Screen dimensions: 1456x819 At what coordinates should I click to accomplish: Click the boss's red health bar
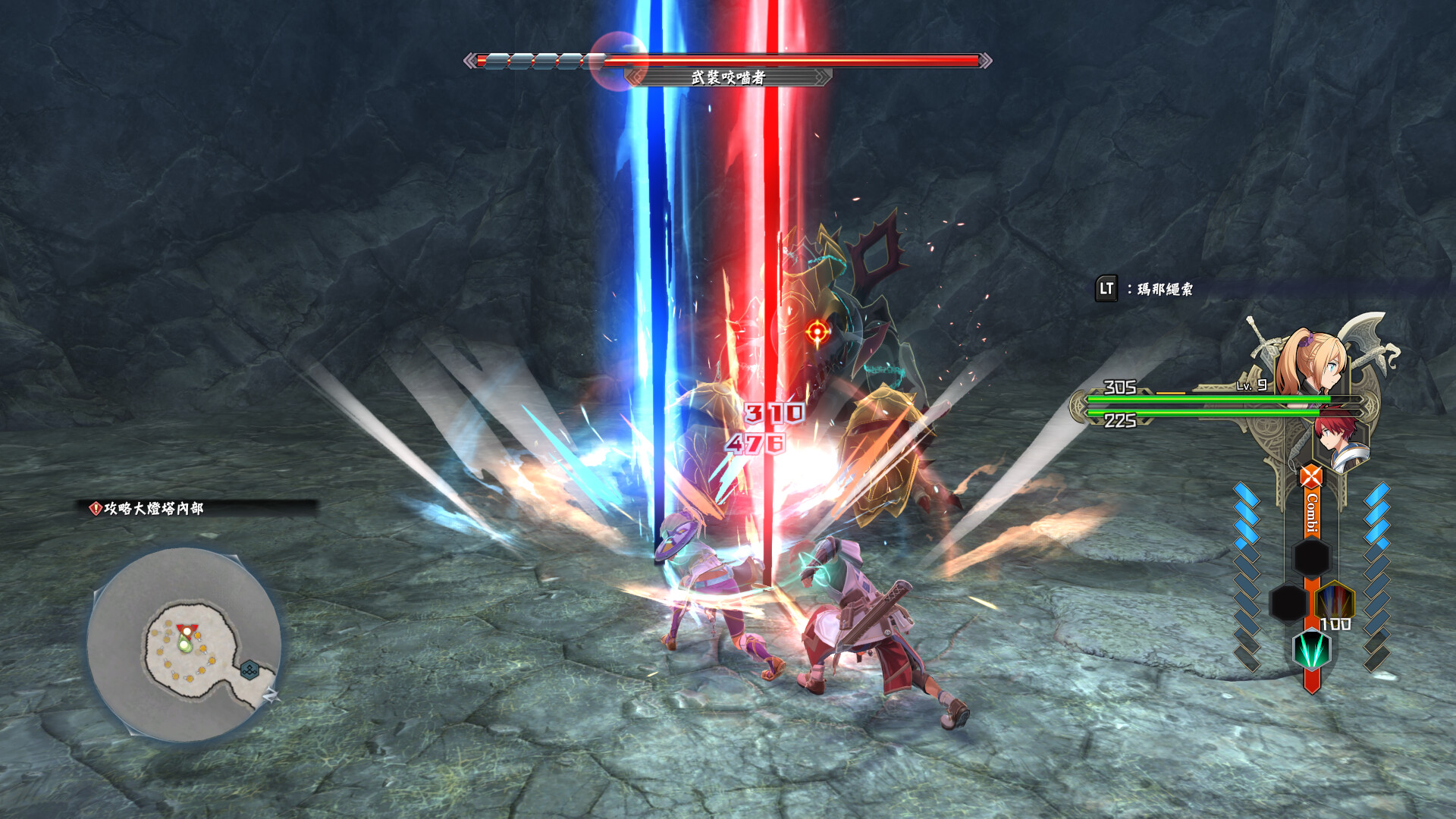click(x=781, y=60)
